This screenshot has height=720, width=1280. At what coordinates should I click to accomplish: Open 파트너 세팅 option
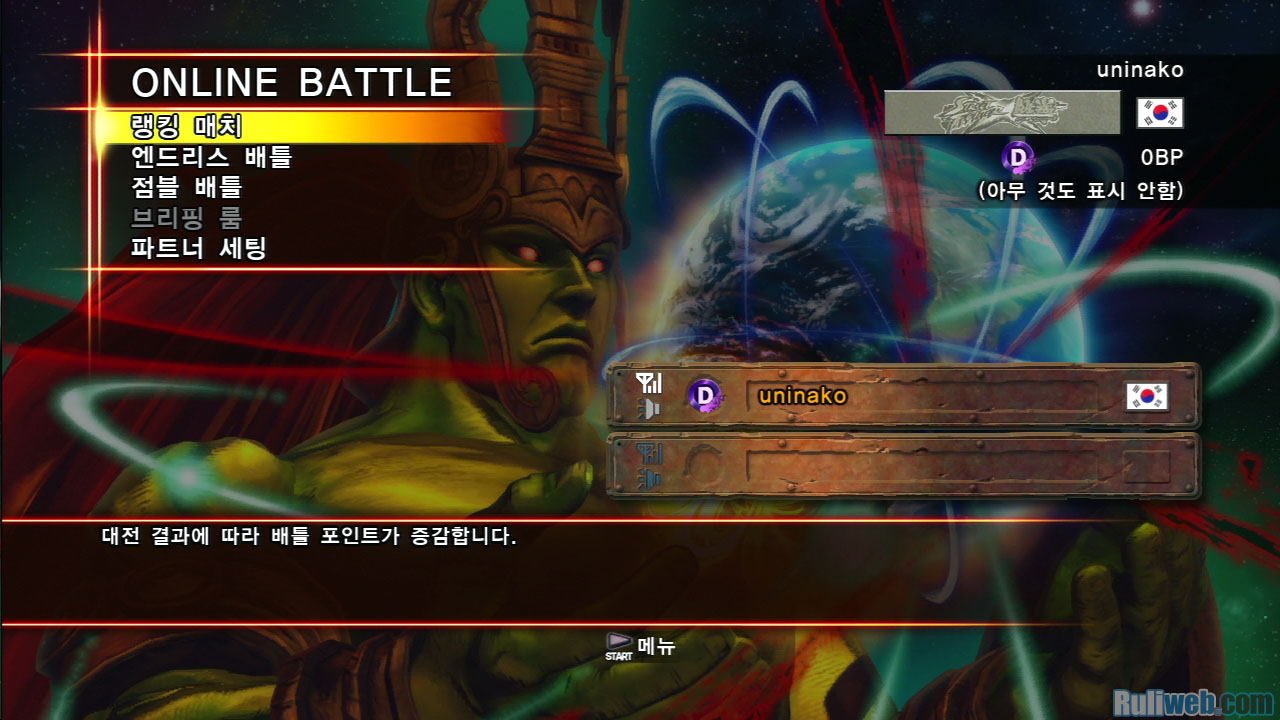[199, 248]
